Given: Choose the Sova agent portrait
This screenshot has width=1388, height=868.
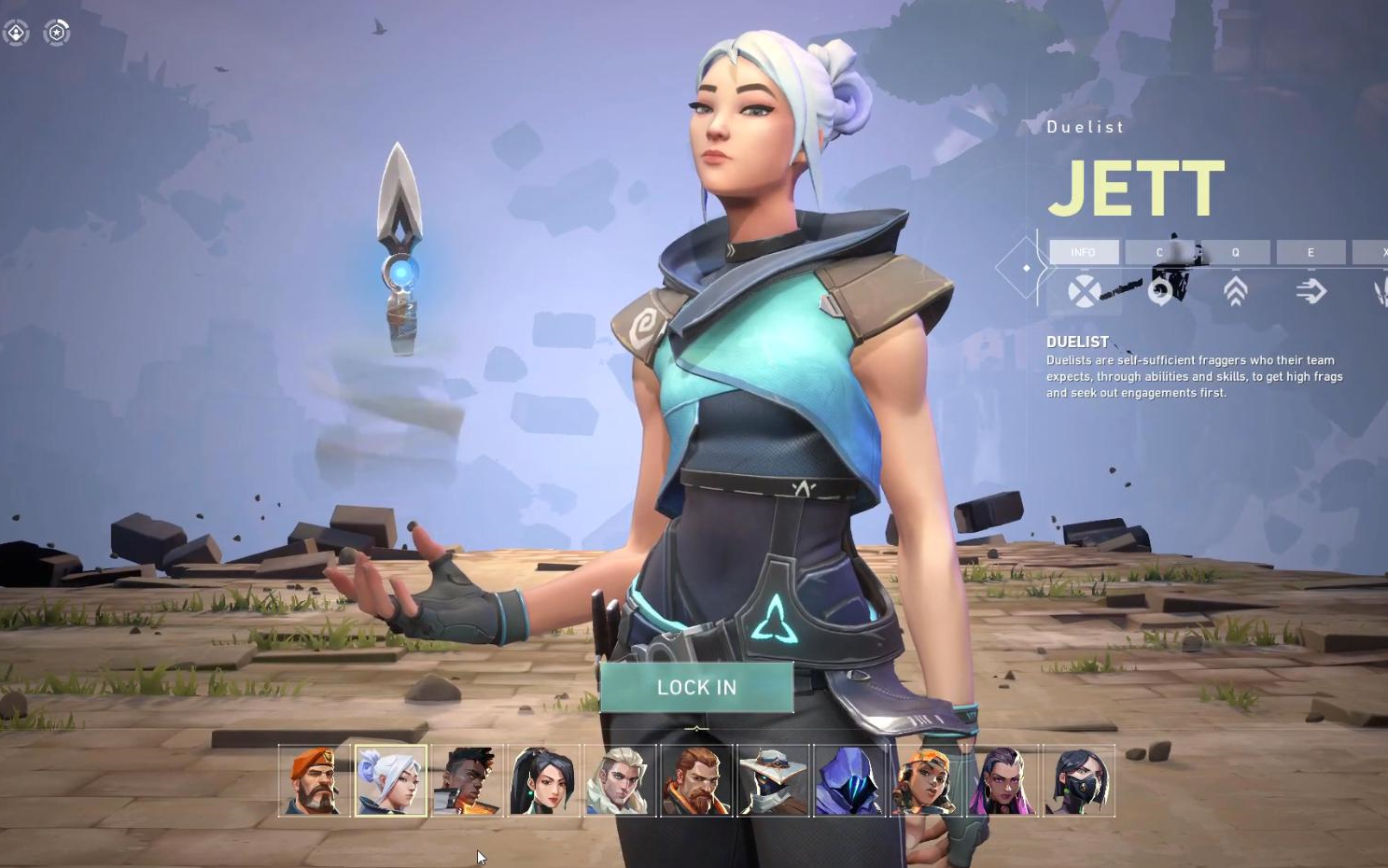Looking at the screenshot, I should [x=621, y=780].
